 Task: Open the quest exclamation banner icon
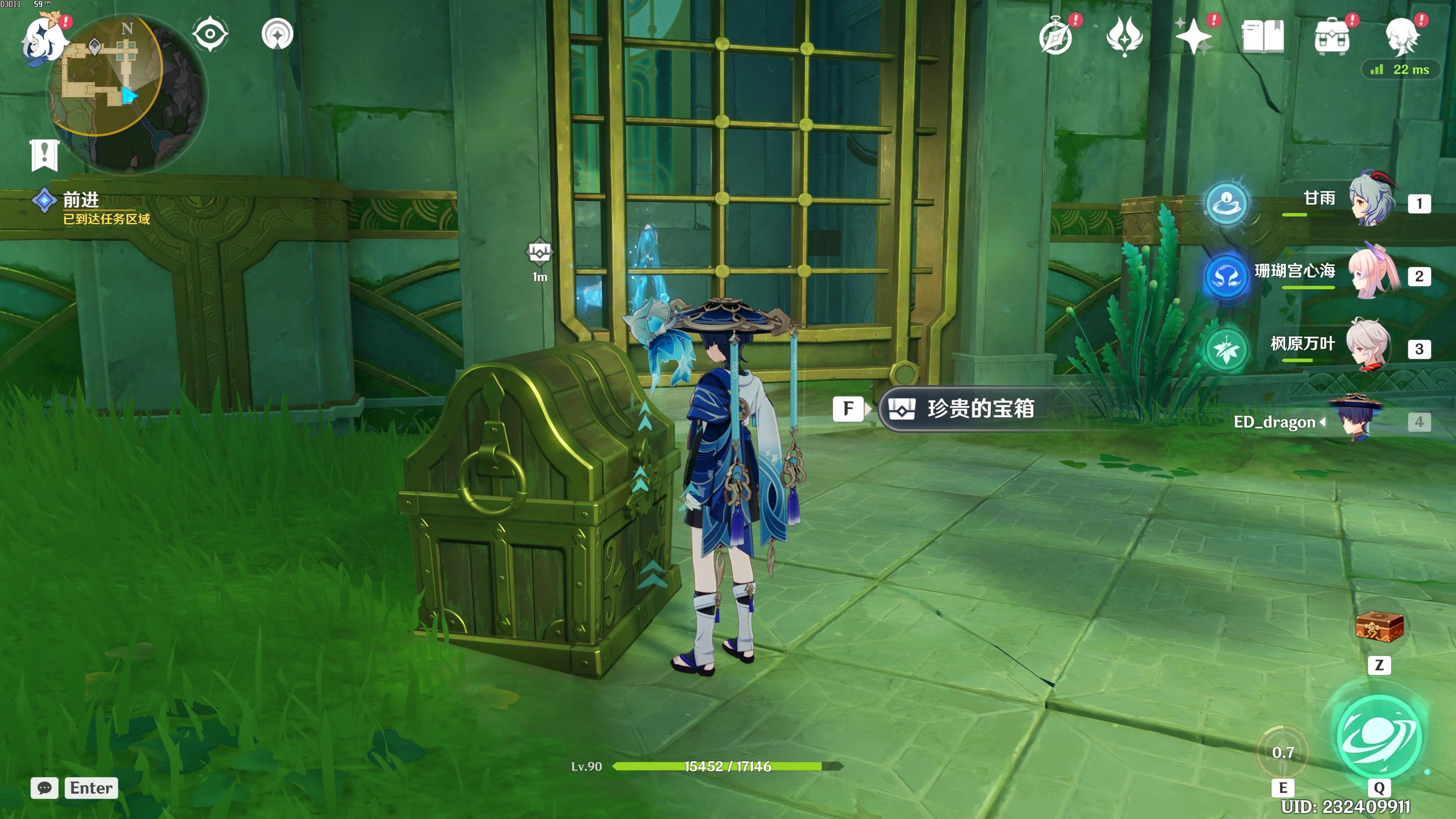(x=44, y=154)
